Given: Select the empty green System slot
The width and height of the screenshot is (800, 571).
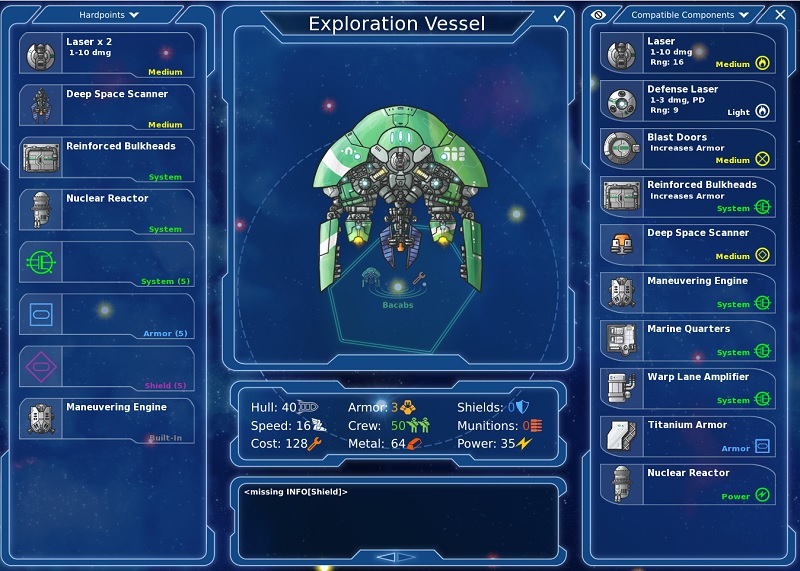Looking at the screenshot, I should point(107,262).
